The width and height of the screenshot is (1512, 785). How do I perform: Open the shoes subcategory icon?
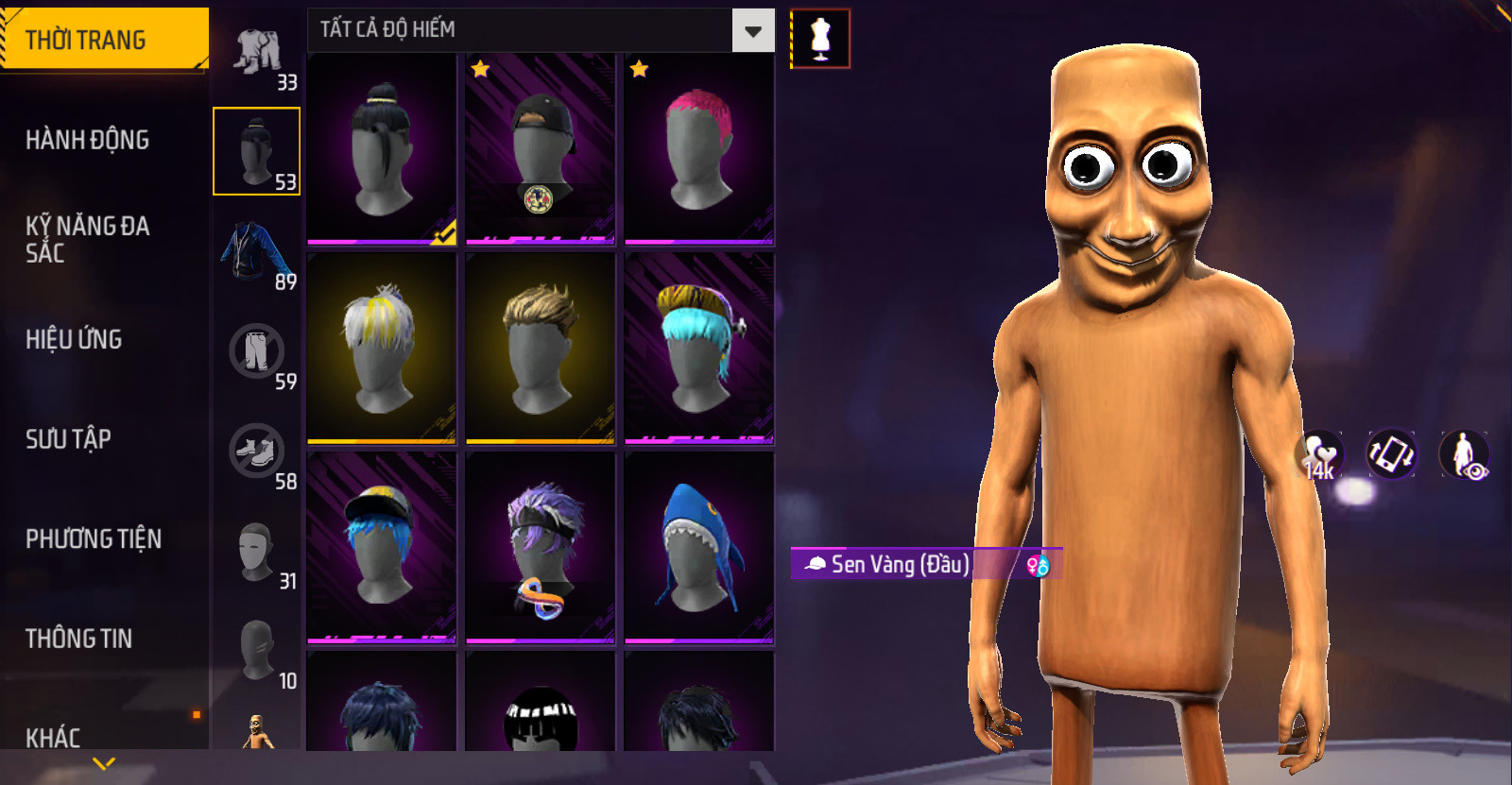coord(256,452)
